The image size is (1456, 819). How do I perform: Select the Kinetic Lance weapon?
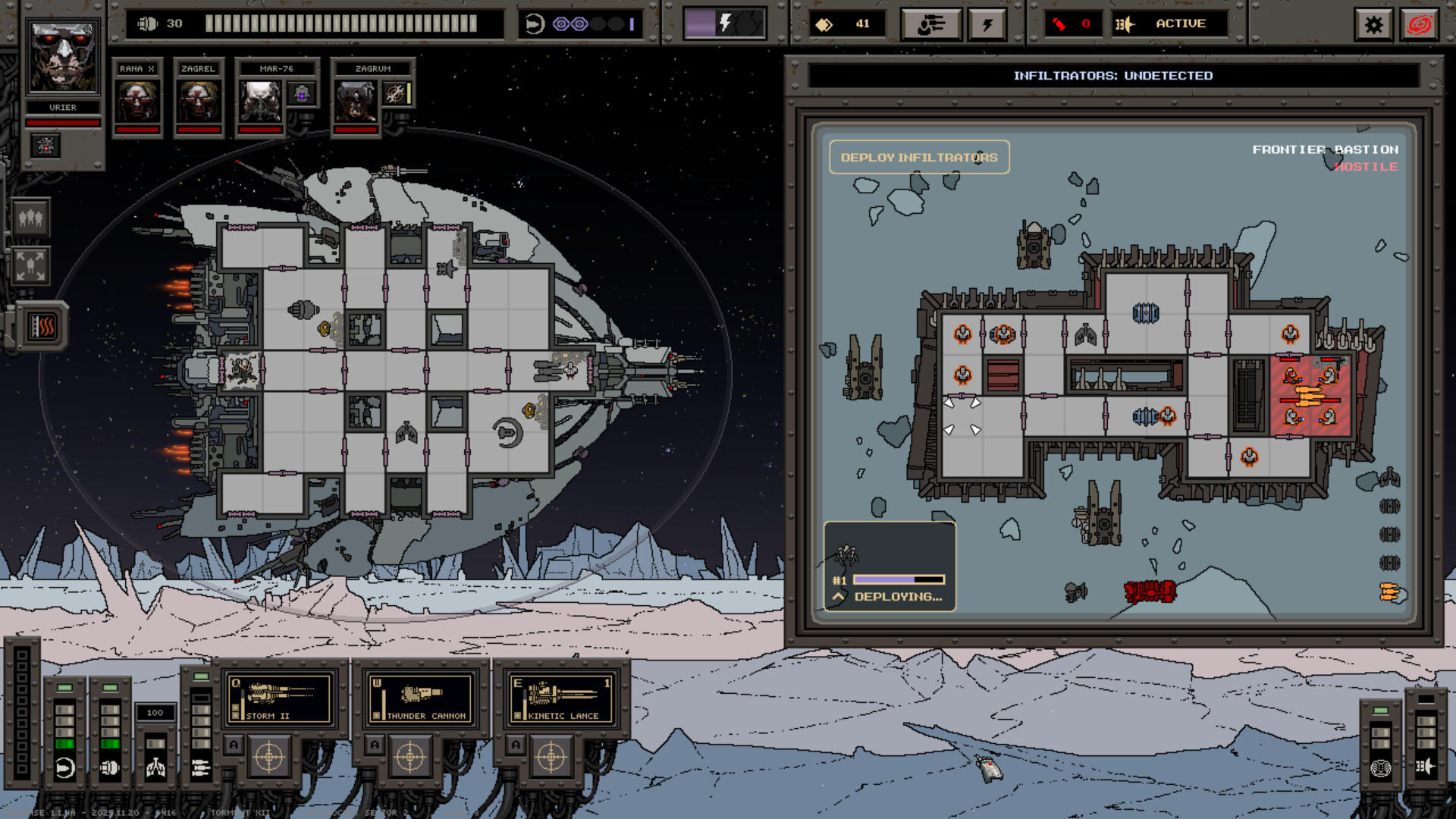point(562,698)
